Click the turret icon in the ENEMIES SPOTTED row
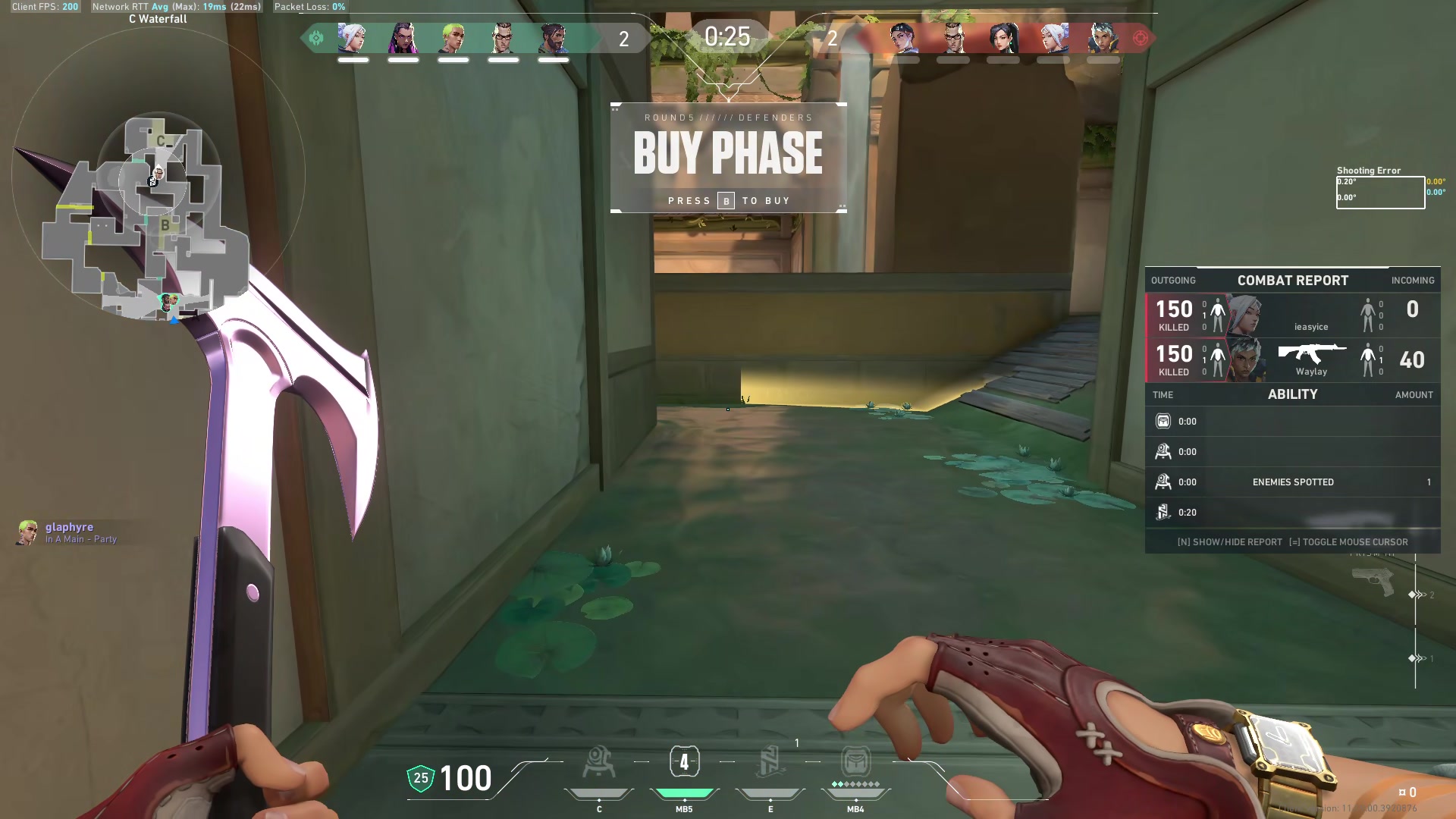1456x819 pixels. point(1163,481)
